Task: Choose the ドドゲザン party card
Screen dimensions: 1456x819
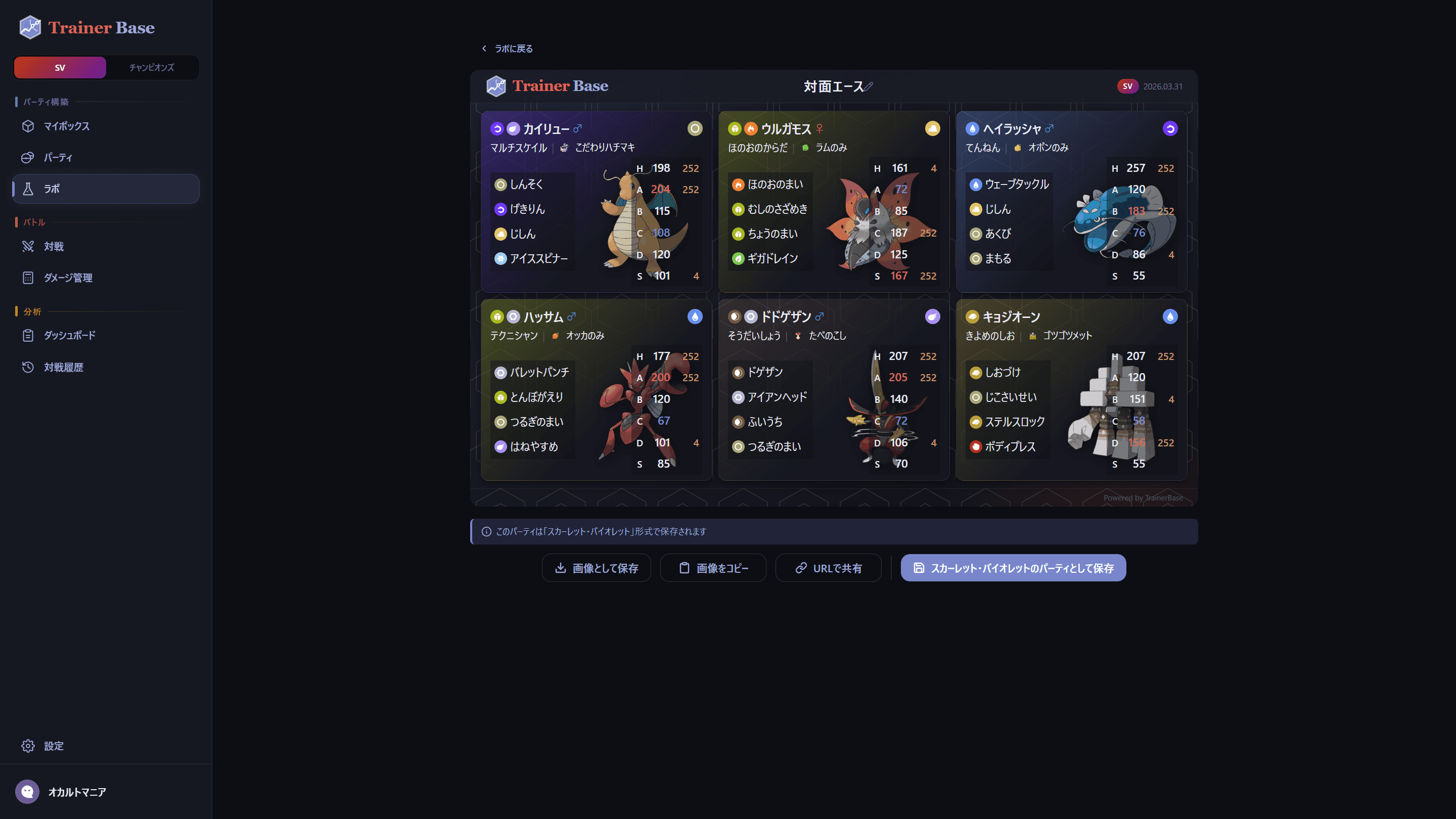Action: coord(834,390)
